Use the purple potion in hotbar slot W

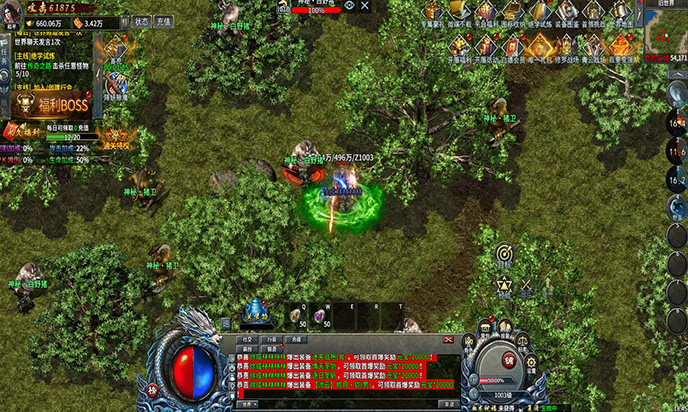click(322, 316)
